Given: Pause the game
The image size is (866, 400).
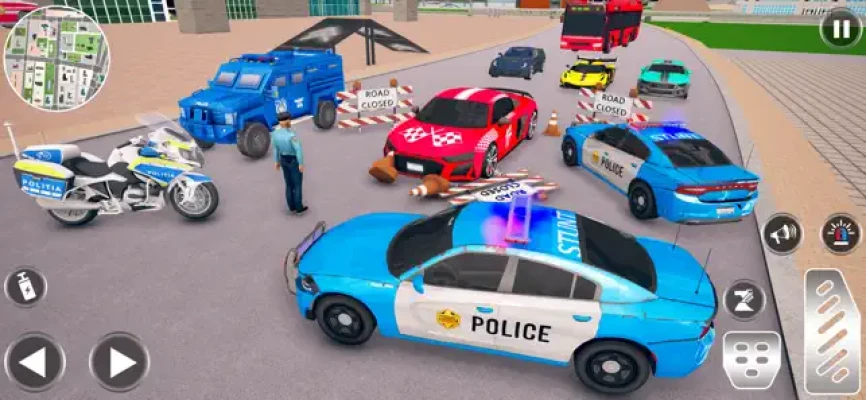Looking at the screenshot, I should click(x=840, y=27).
